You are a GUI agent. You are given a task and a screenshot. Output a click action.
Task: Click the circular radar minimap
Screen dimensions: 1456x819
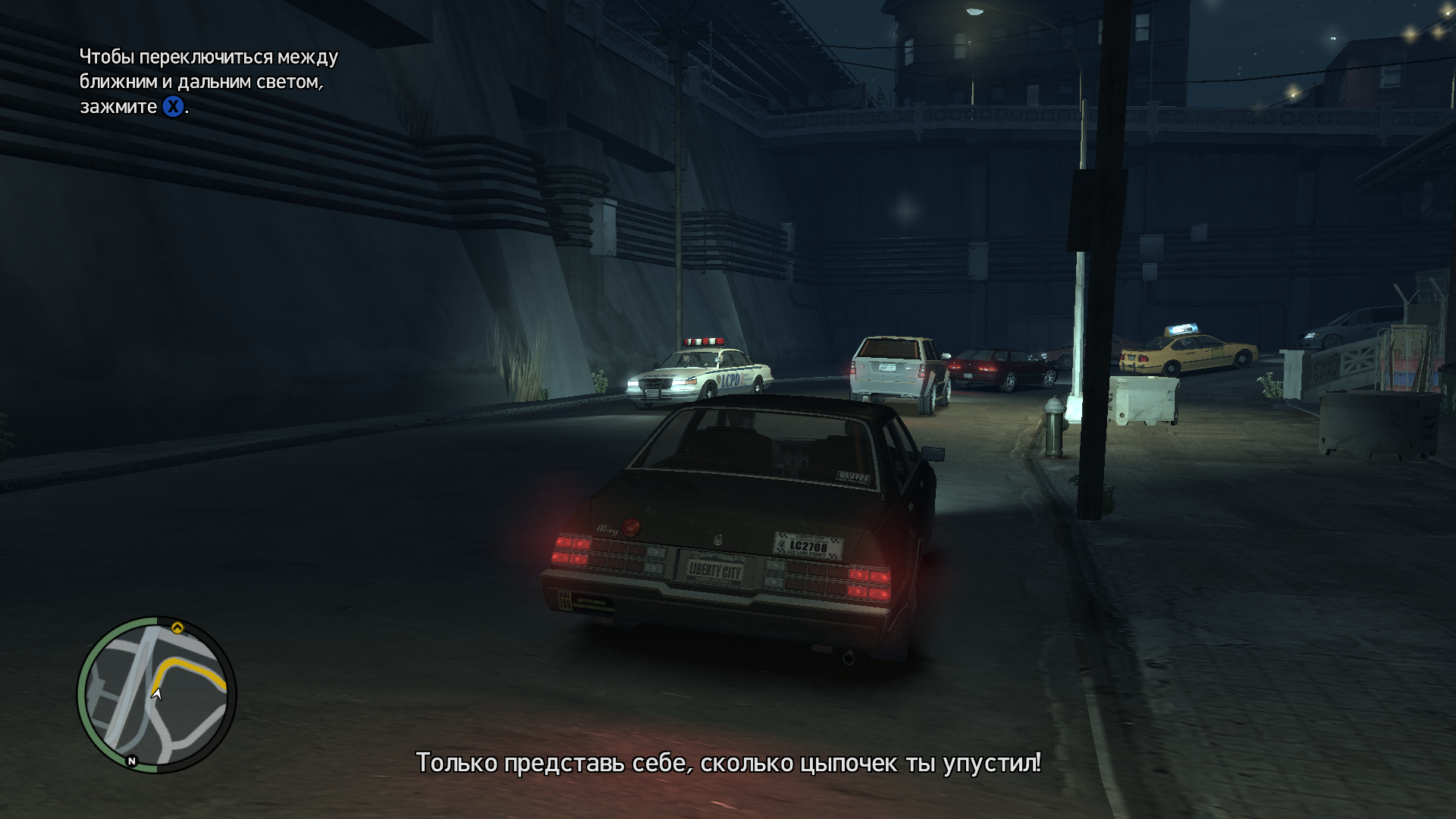pyautogui.click(x=157, y=695)
